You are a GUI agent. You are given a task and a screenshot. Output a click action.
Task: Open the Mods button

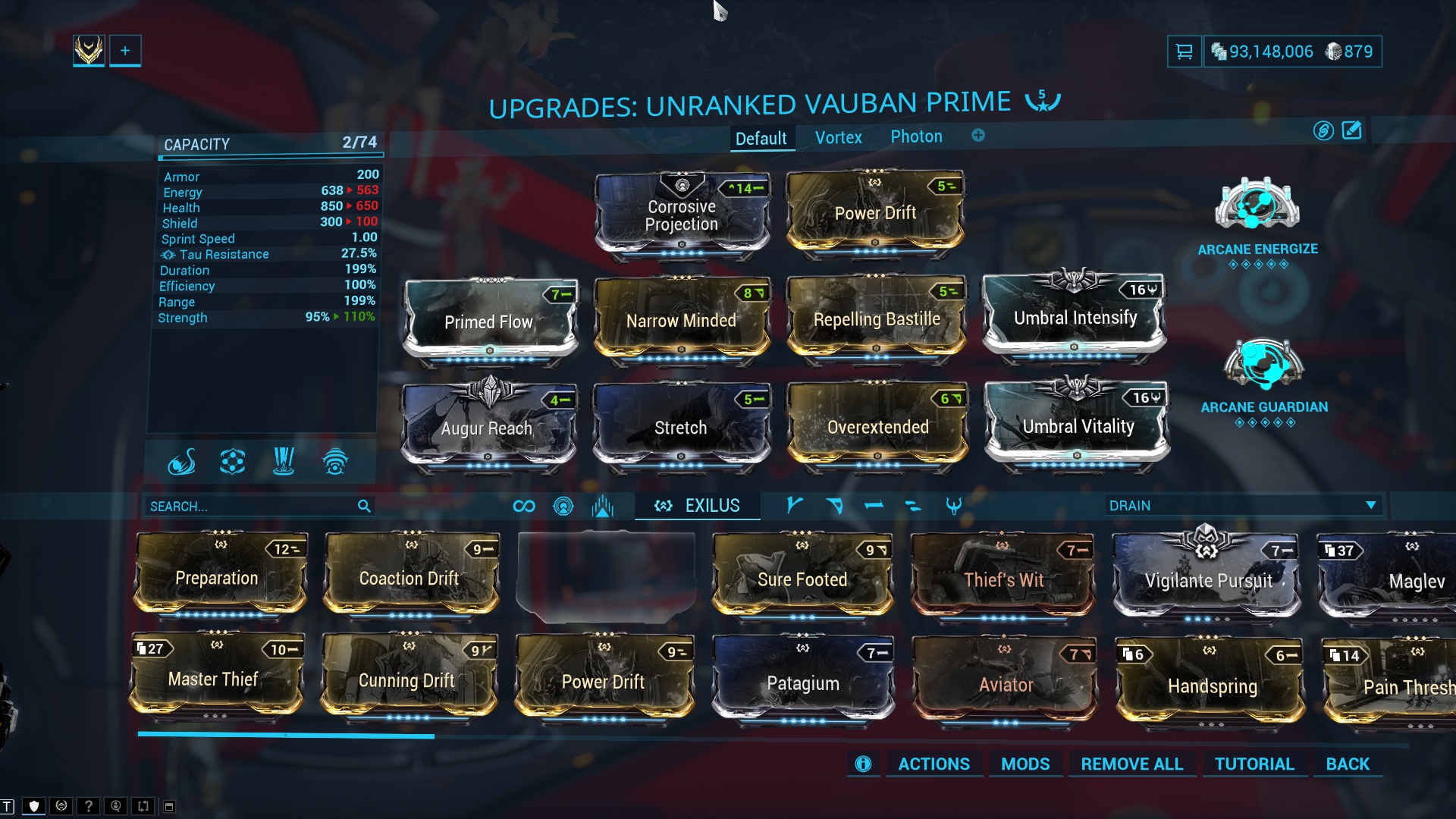1025,764
